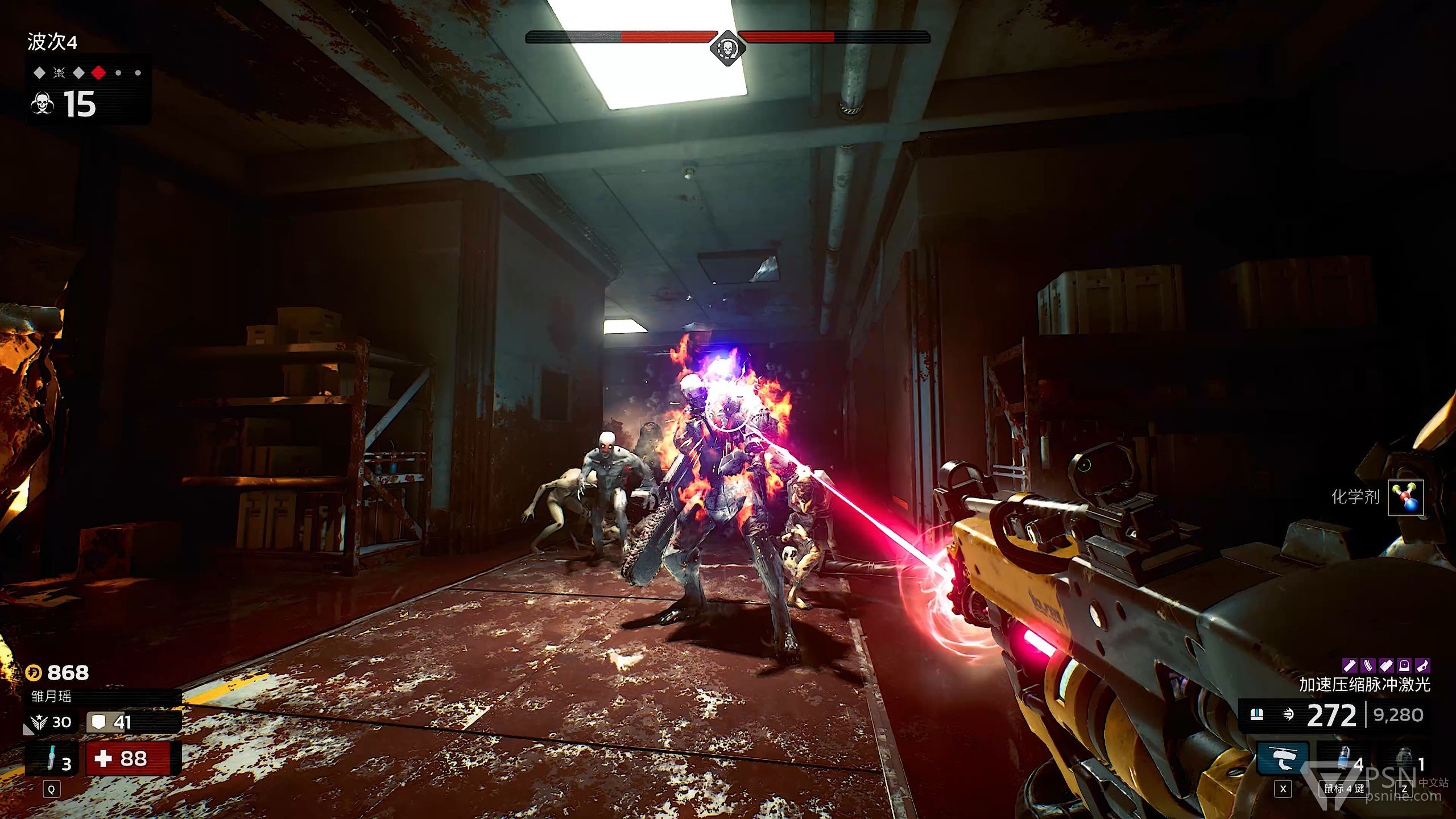The height and width of the screenshot is (819, 1456).
Task: Click the 化学剂 chemical molecule icon
Action: click(1405, 498)
